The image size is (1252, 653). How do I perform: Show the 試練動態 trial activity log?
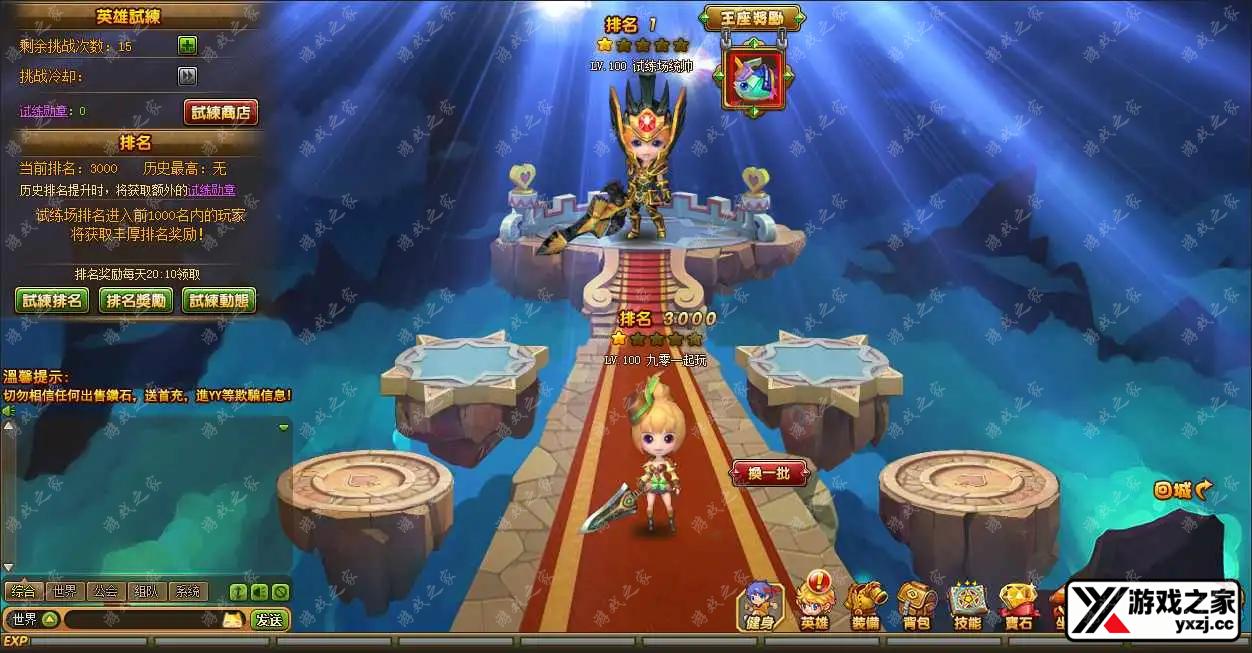pos(219,300)
